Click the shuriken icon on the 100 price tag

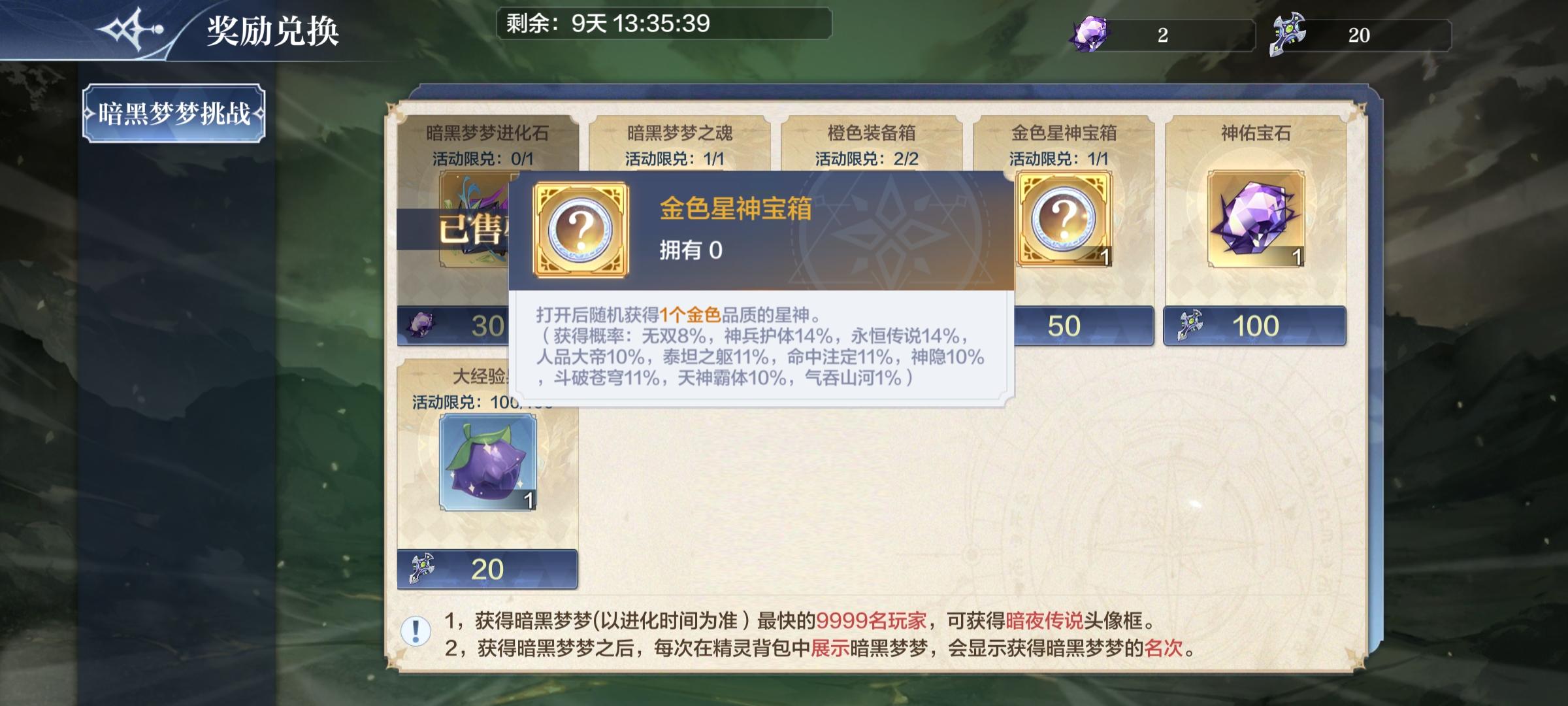click(x=1190, y=326)
